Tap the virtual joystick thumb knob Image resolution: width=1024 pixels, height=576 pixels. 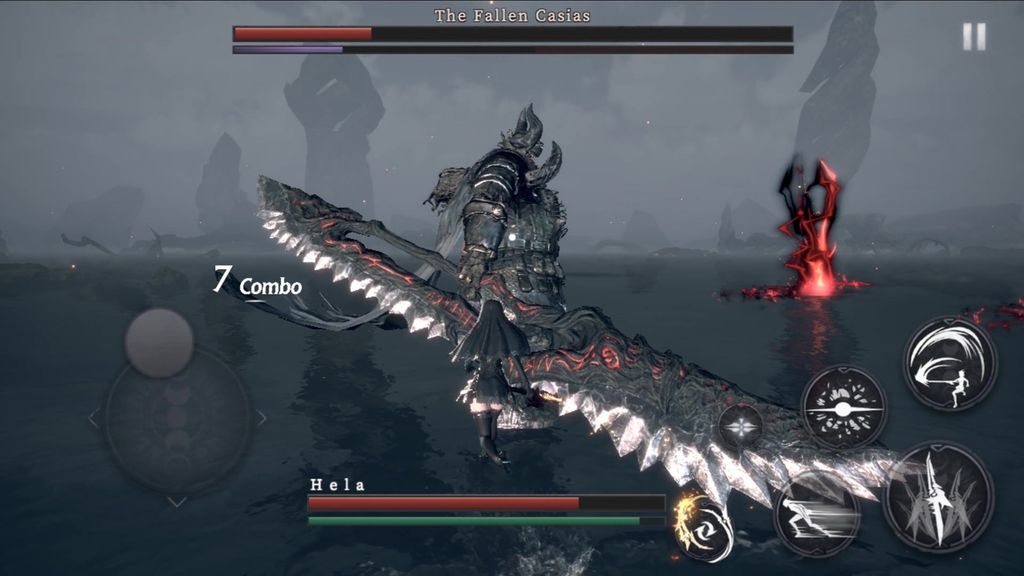(x=159, y=342)
